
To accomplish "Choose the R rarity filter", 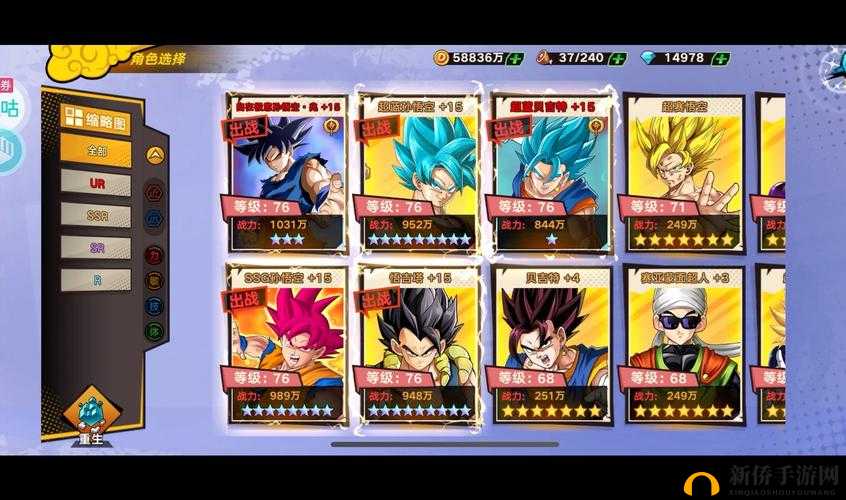I will pyautogui.click(x=95, y=279).
